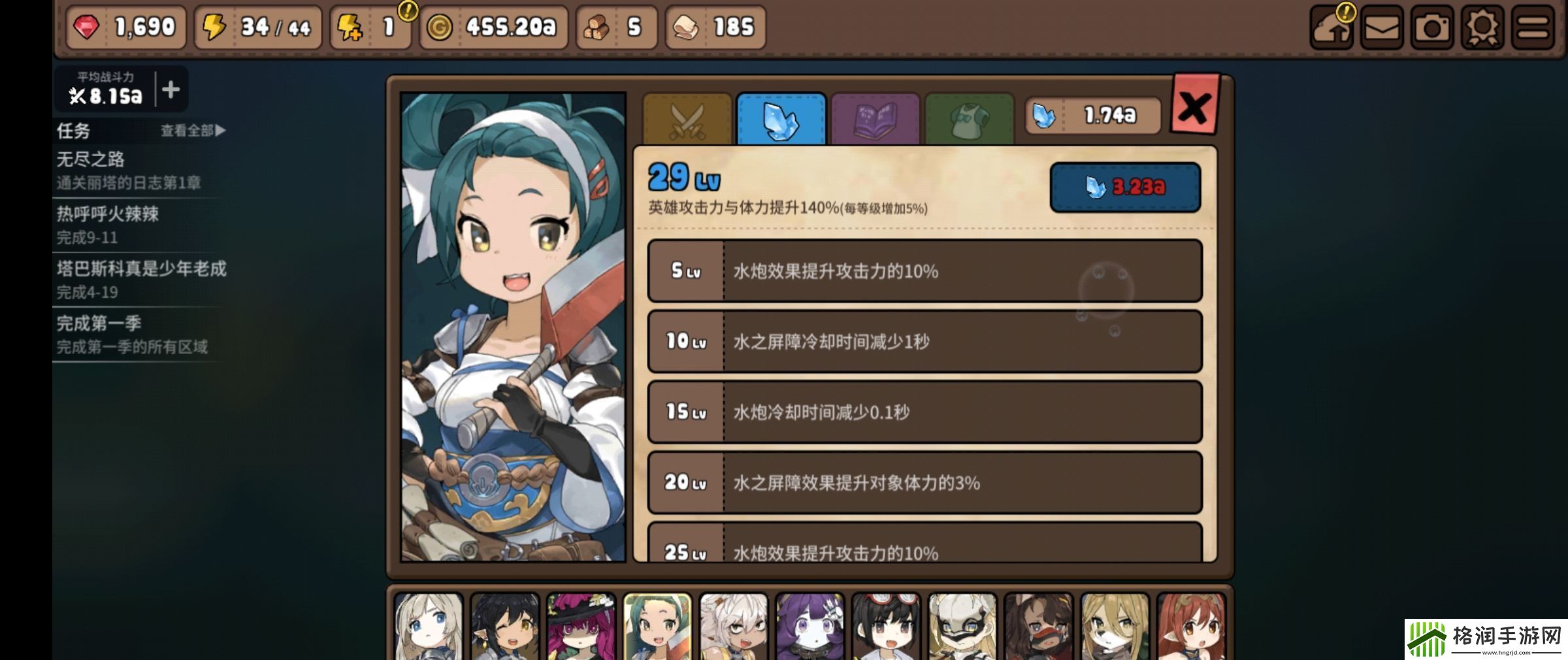View the red gem count at top left
The width and height of the screenshot is (1568, 660).
(x=124, y=27)
